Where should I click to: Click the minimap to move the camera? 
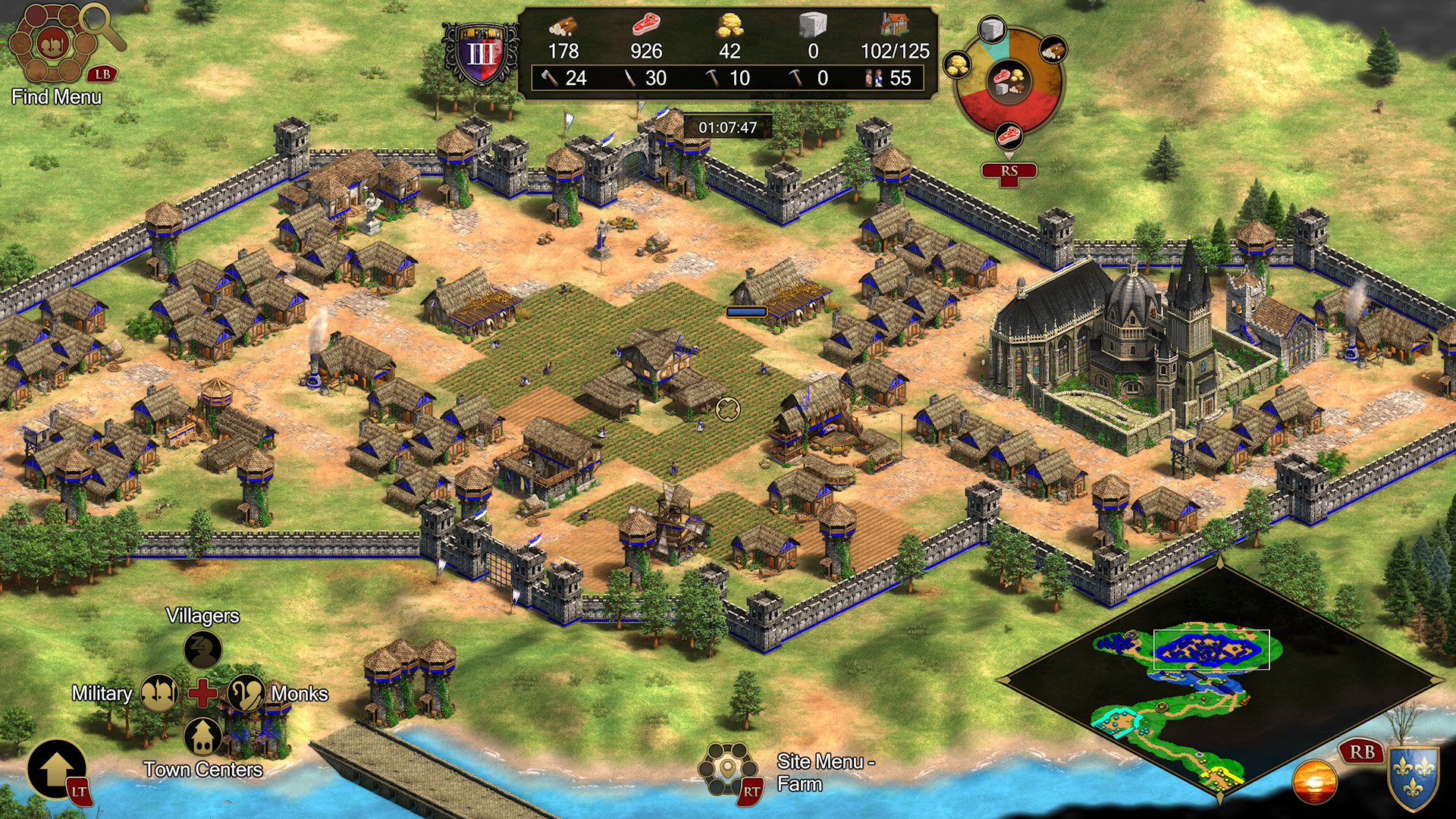click(x=1219, y=682)
